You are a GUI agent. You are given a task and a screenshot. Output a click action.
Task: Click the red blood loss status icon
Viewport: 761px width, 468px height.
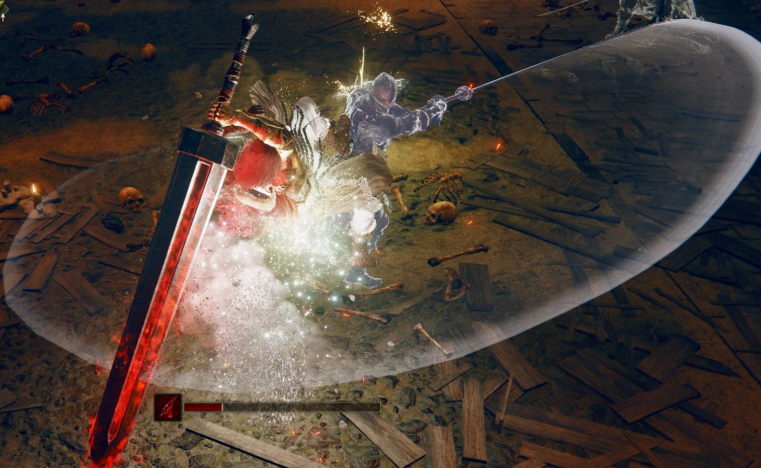click(x=168, y=407)
